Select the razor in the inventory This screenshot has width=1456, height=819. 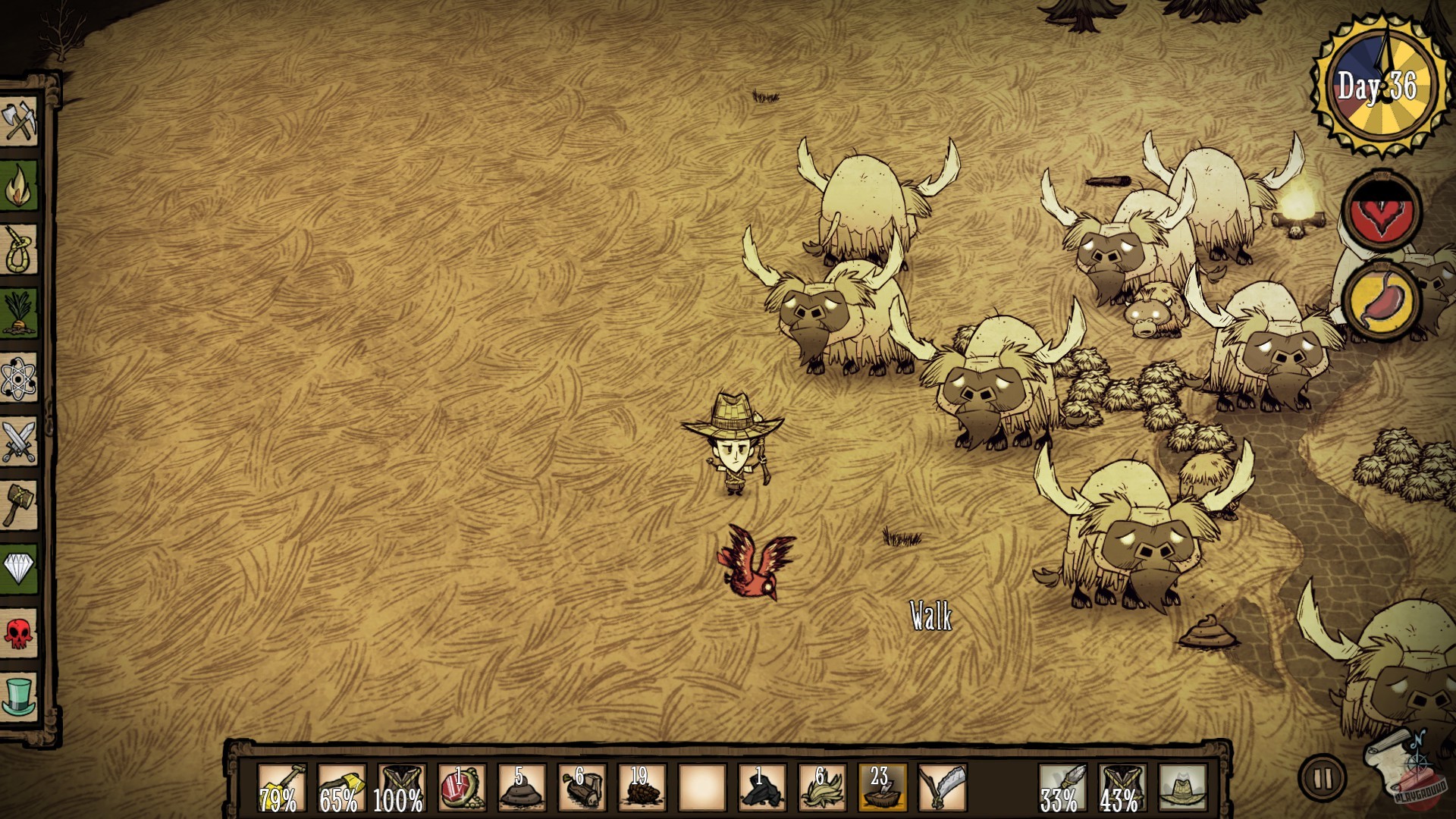coord(942,789)
